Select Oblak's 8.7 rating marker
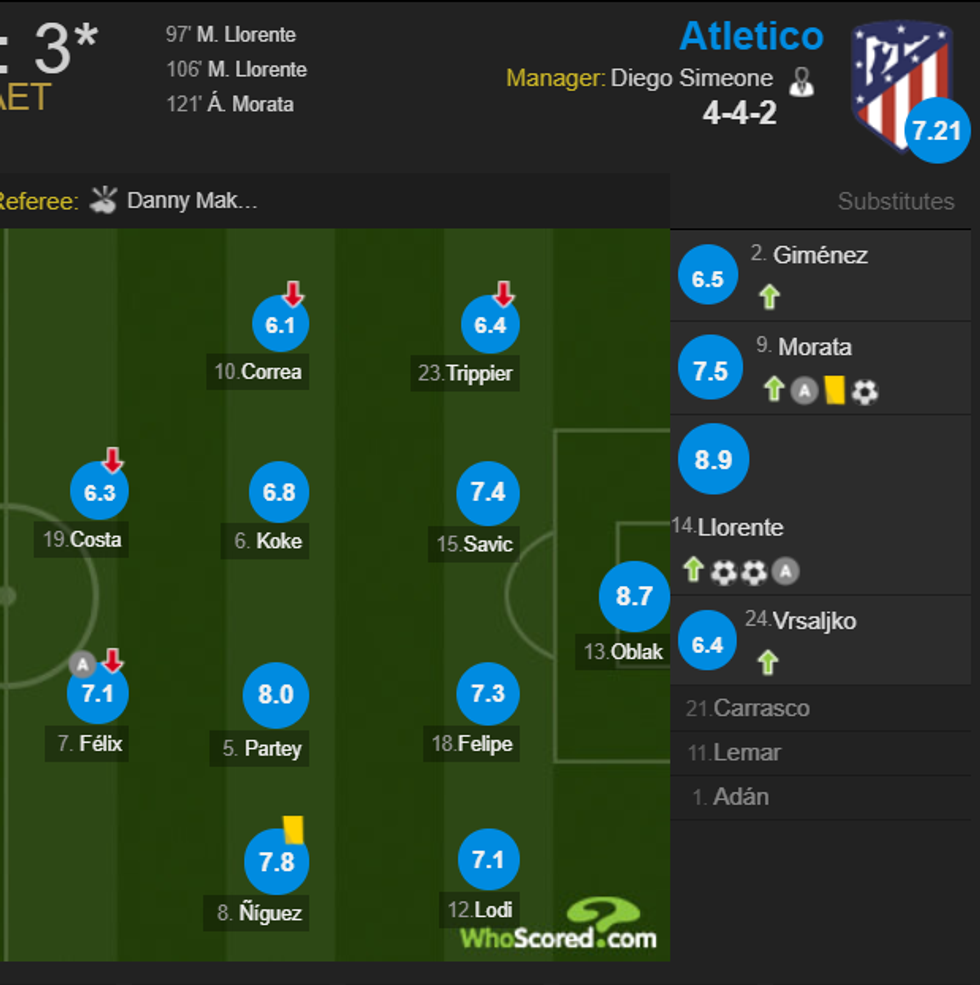This screenshot has width=980, height=985. 634,597
